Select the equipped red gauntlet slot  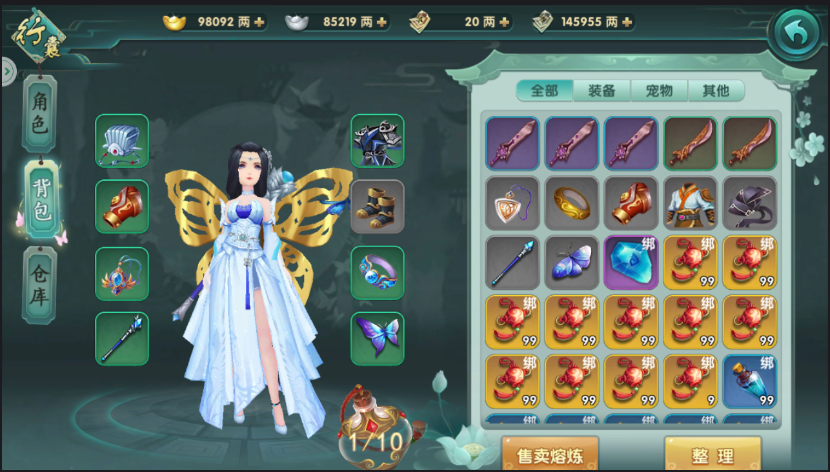122,206
